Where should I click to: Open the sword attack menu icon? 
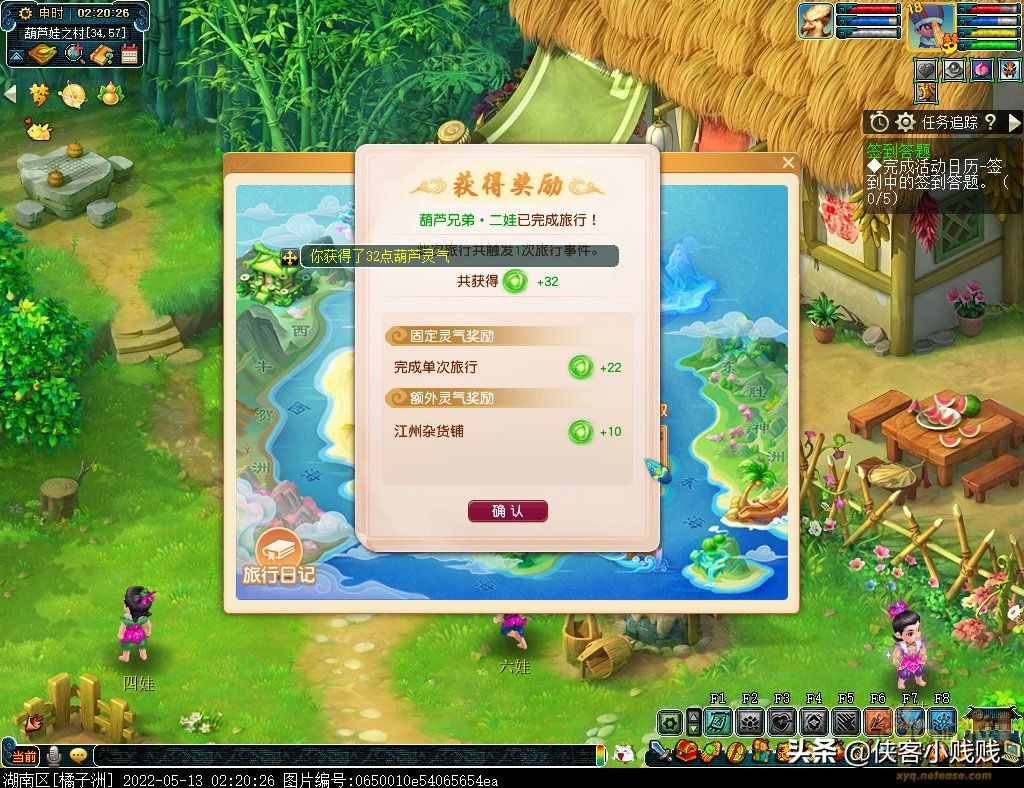click(x=658, y=751)
